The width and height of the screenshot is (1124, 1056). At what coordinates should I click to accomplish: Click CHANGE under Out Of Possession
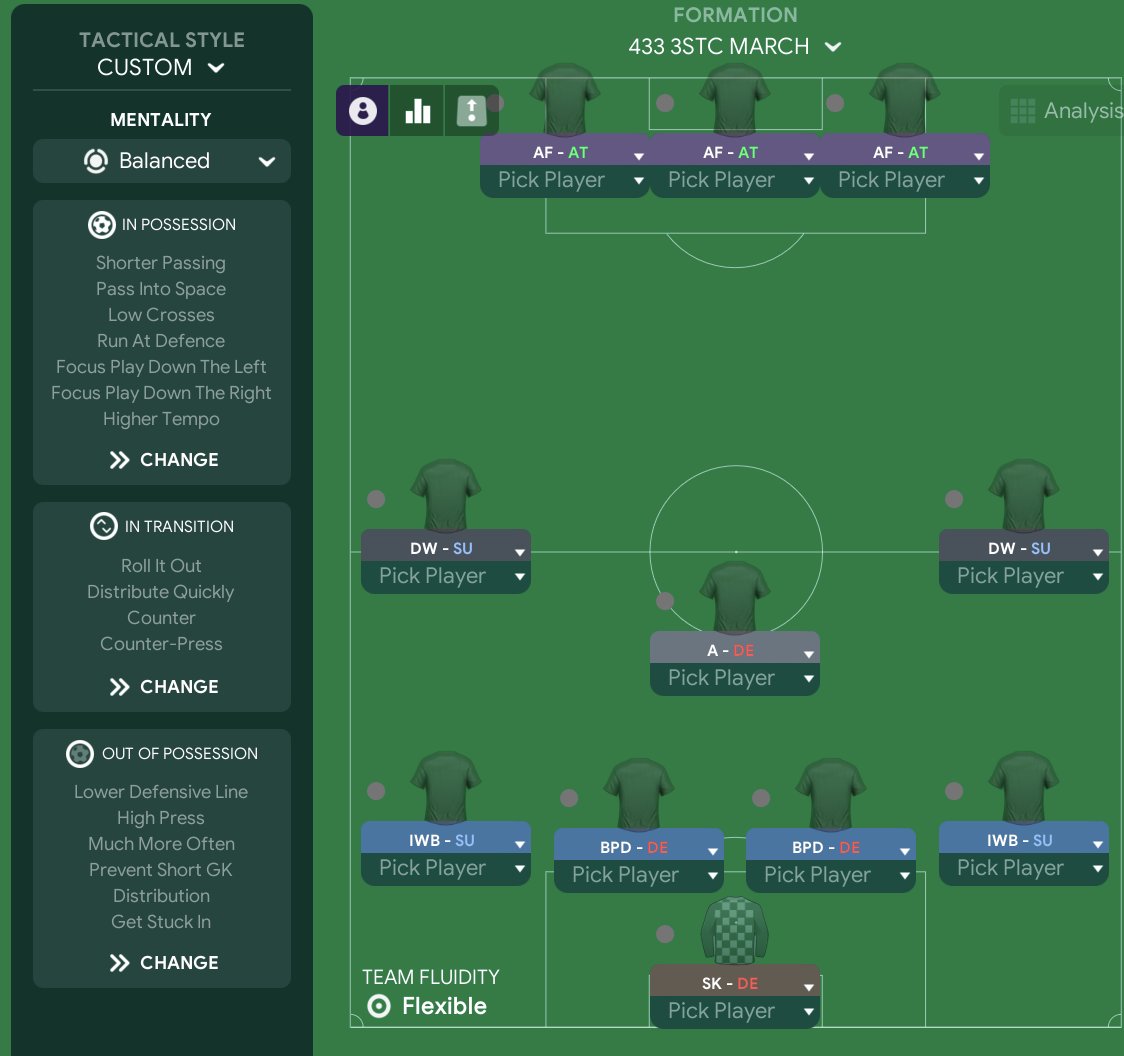coord(163,963)
